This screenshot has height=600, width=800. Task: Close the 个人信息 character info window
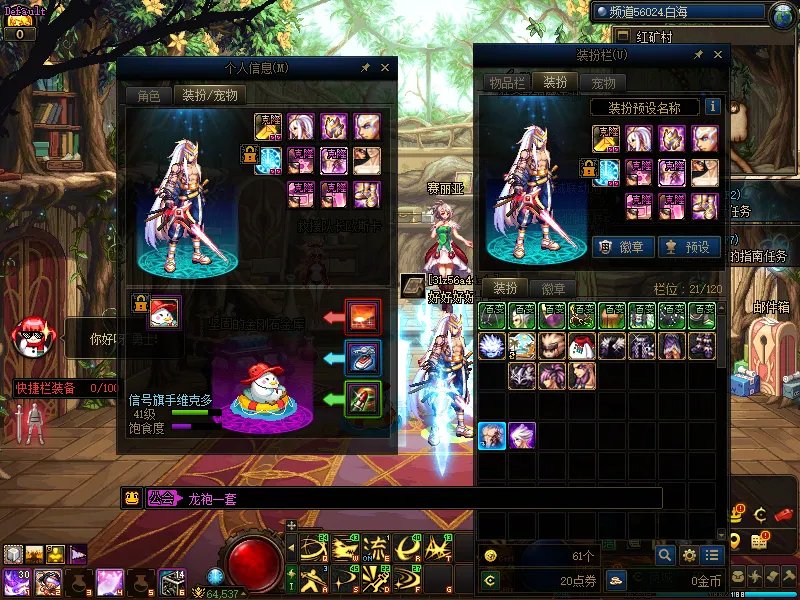[x=387, y=68]
